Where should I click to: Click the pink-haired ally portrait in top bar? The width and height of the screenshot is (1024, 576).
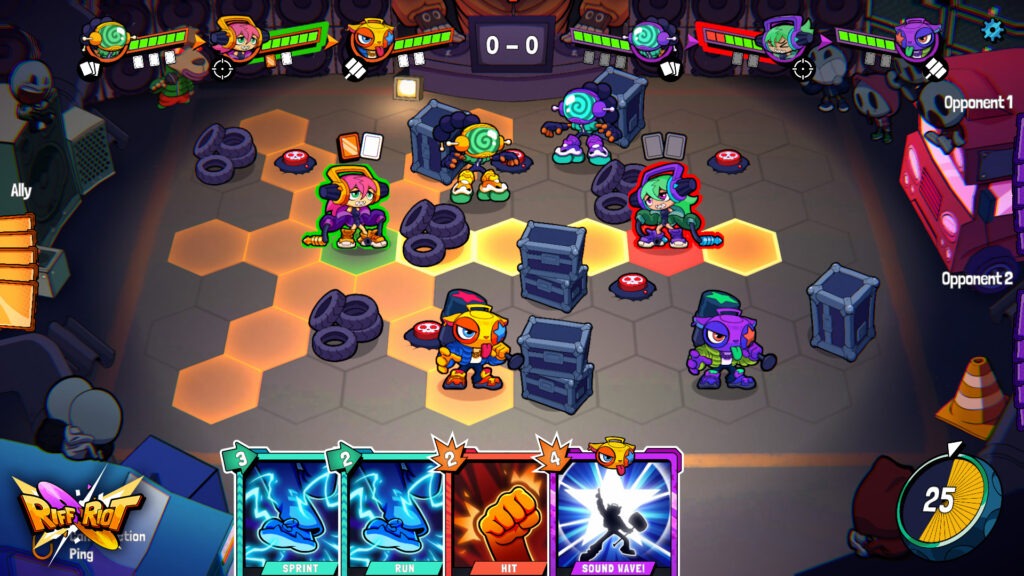tap(238, 40)
